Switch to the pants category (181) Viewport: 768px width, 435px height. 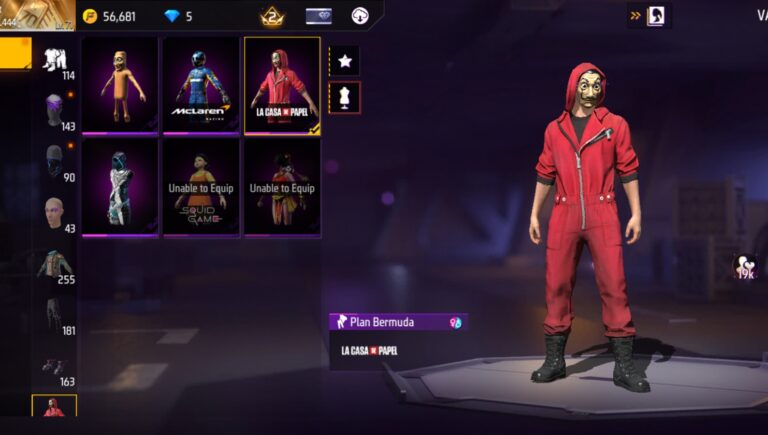(x=56, y=316)
